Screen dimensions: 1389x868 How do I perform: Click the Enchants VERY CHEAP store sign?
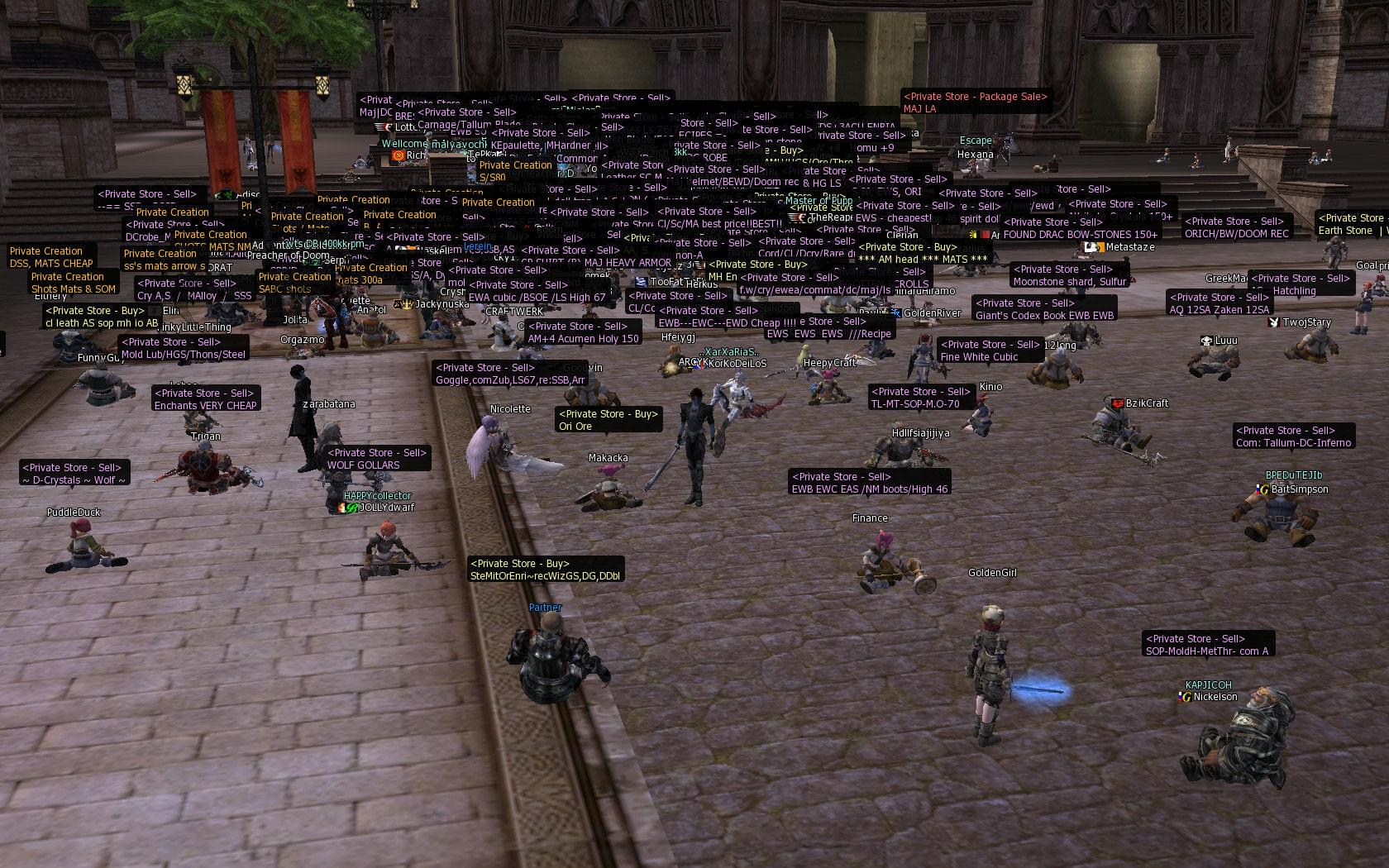coord(205,399)
